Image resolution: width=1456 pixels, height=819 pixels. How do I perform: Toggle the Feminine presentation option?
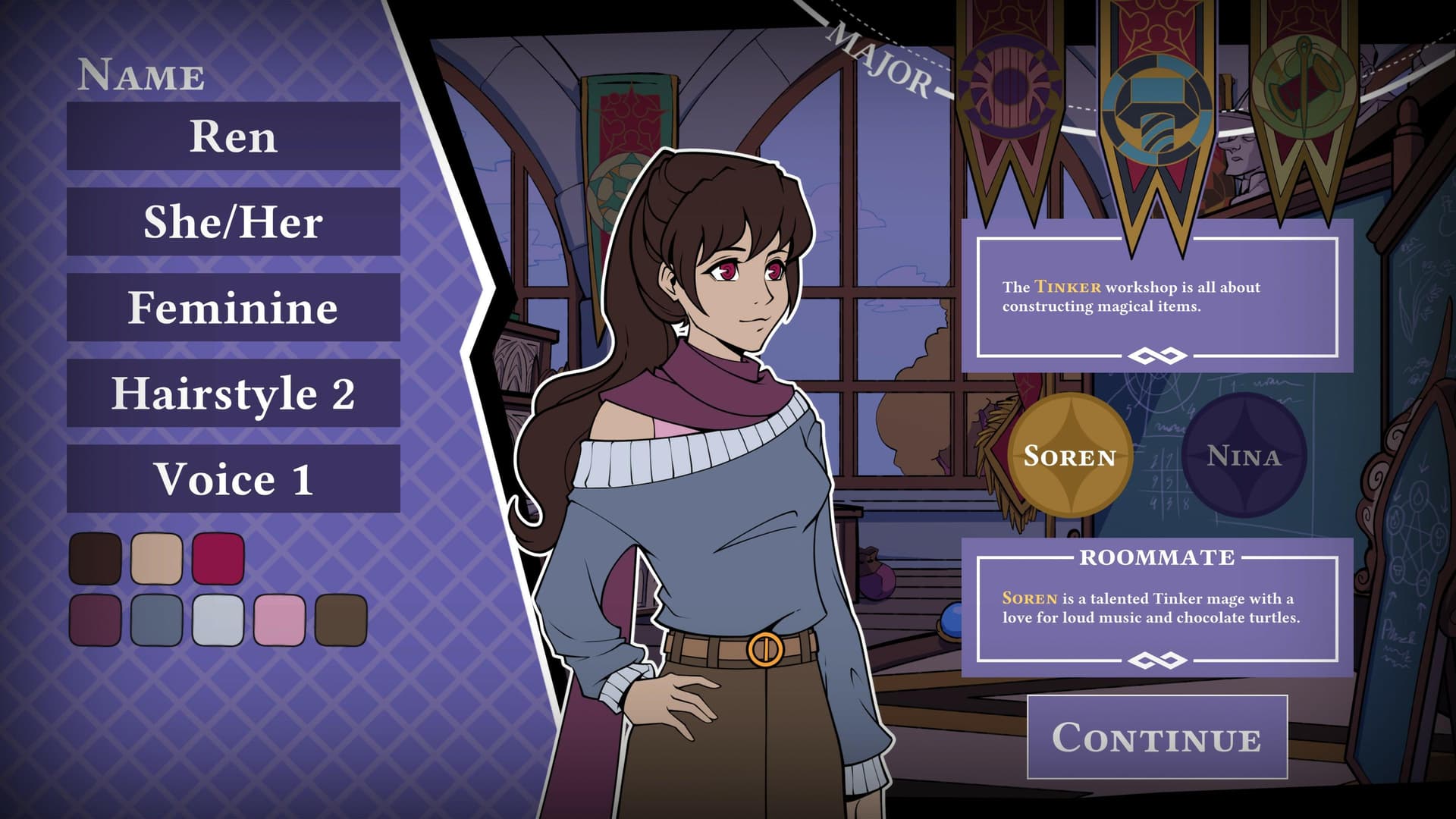232,308
